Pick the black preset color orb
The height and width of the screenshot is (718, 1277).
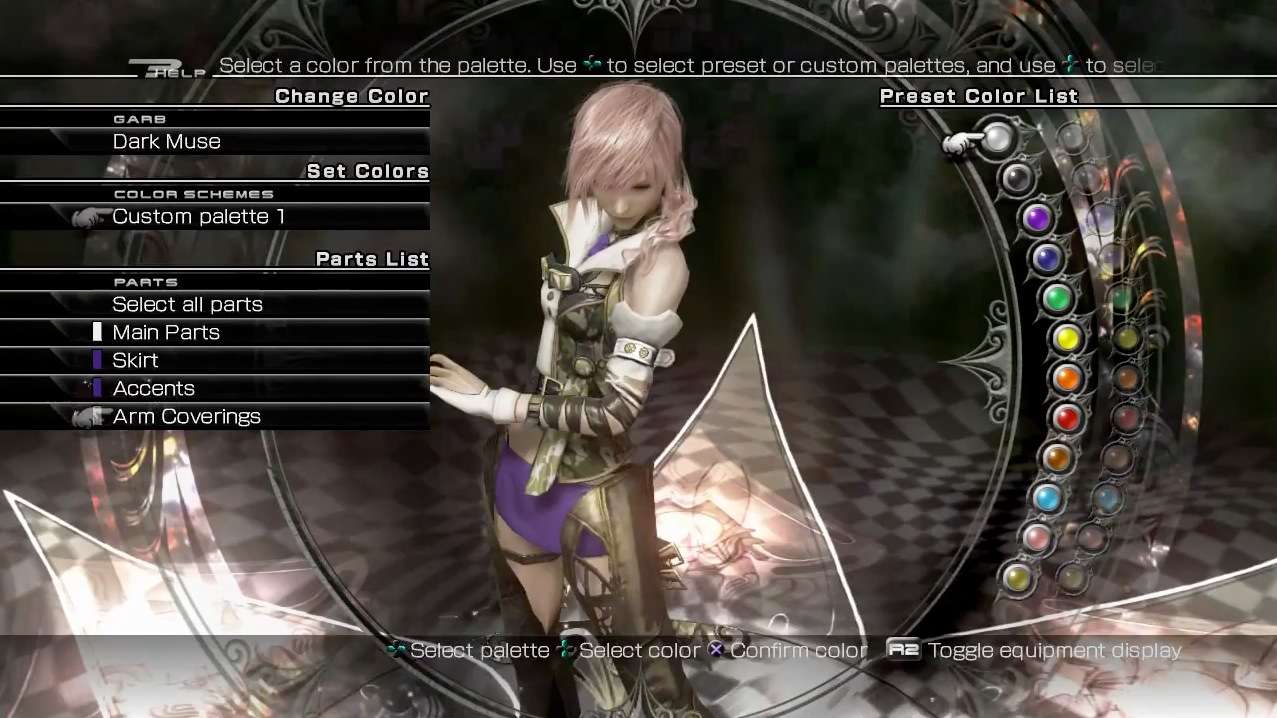click(1017, 179)
